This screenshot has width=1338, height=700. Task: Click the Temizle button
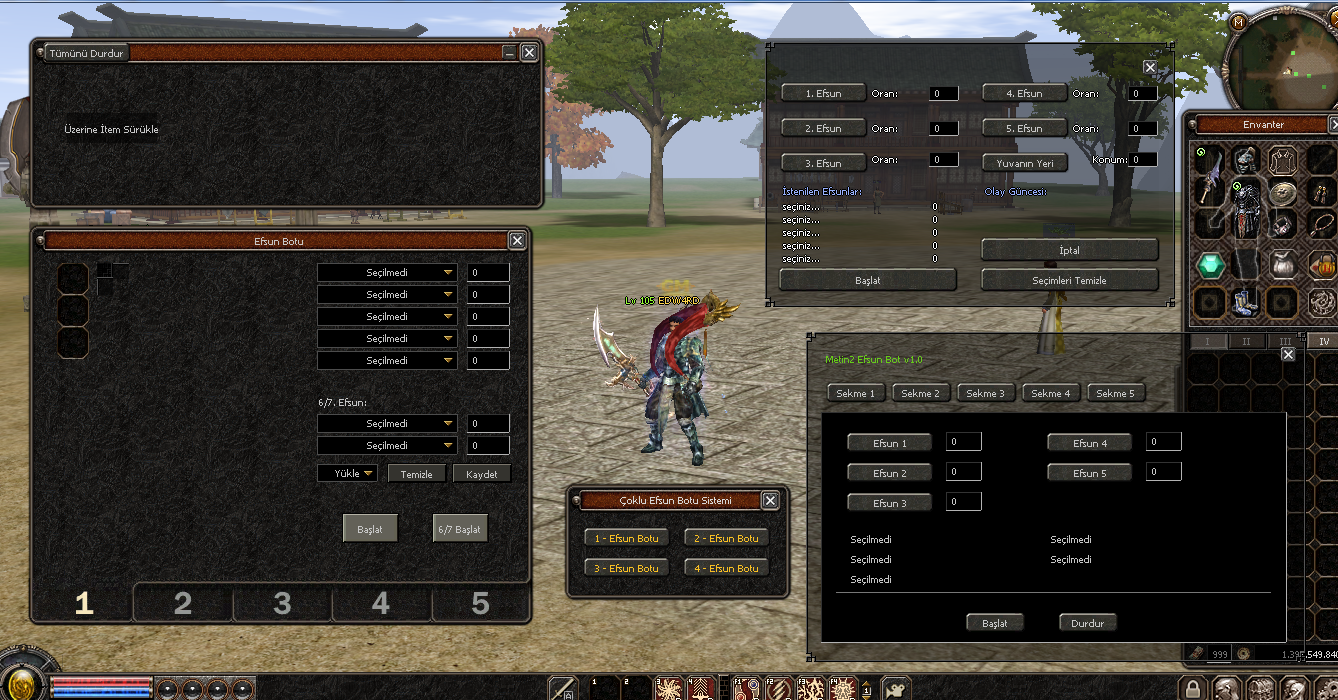coord(416,474)
